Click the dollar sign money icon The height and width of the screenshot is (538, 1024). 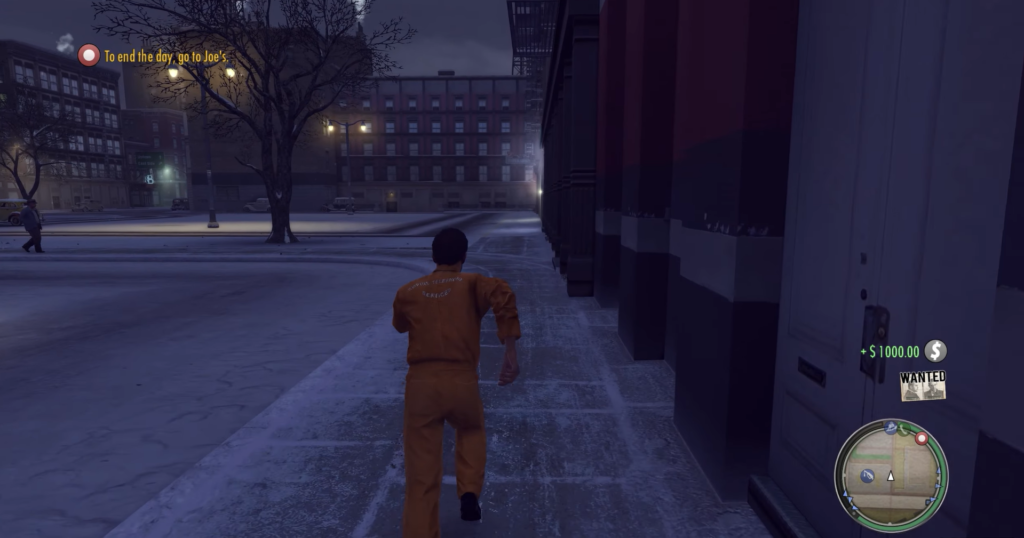tap(935, 351)
